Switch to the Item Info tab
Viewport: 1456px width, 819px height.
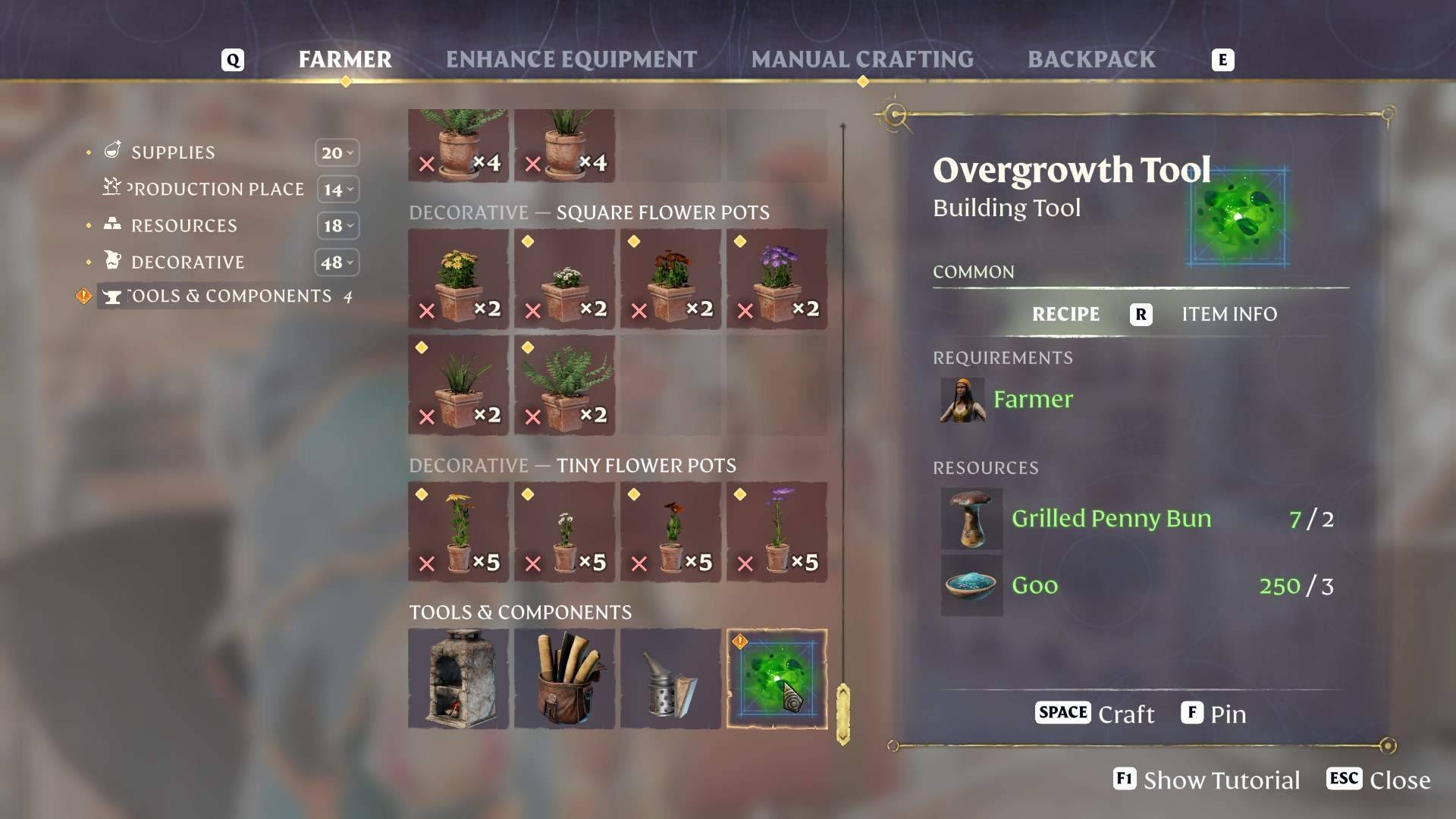(x=1228, y=314)
